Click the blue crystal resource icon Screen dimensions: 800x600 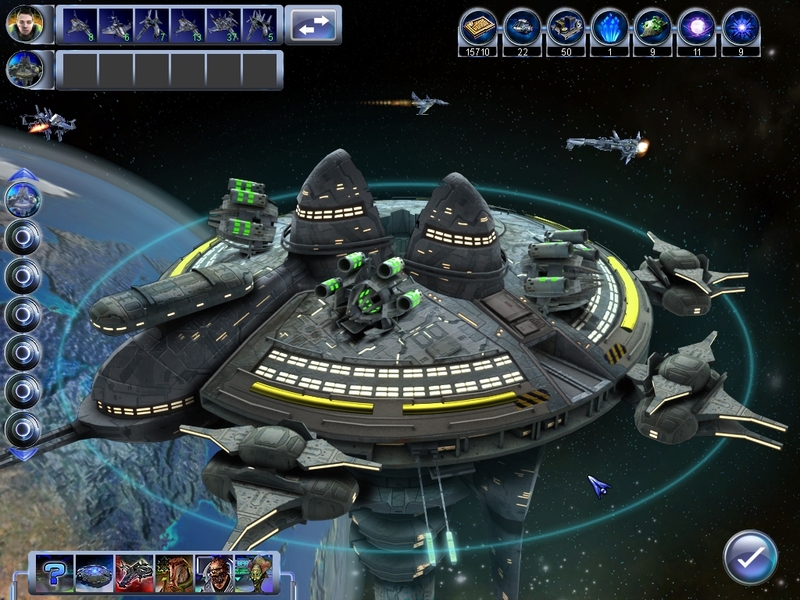point(610,27)
